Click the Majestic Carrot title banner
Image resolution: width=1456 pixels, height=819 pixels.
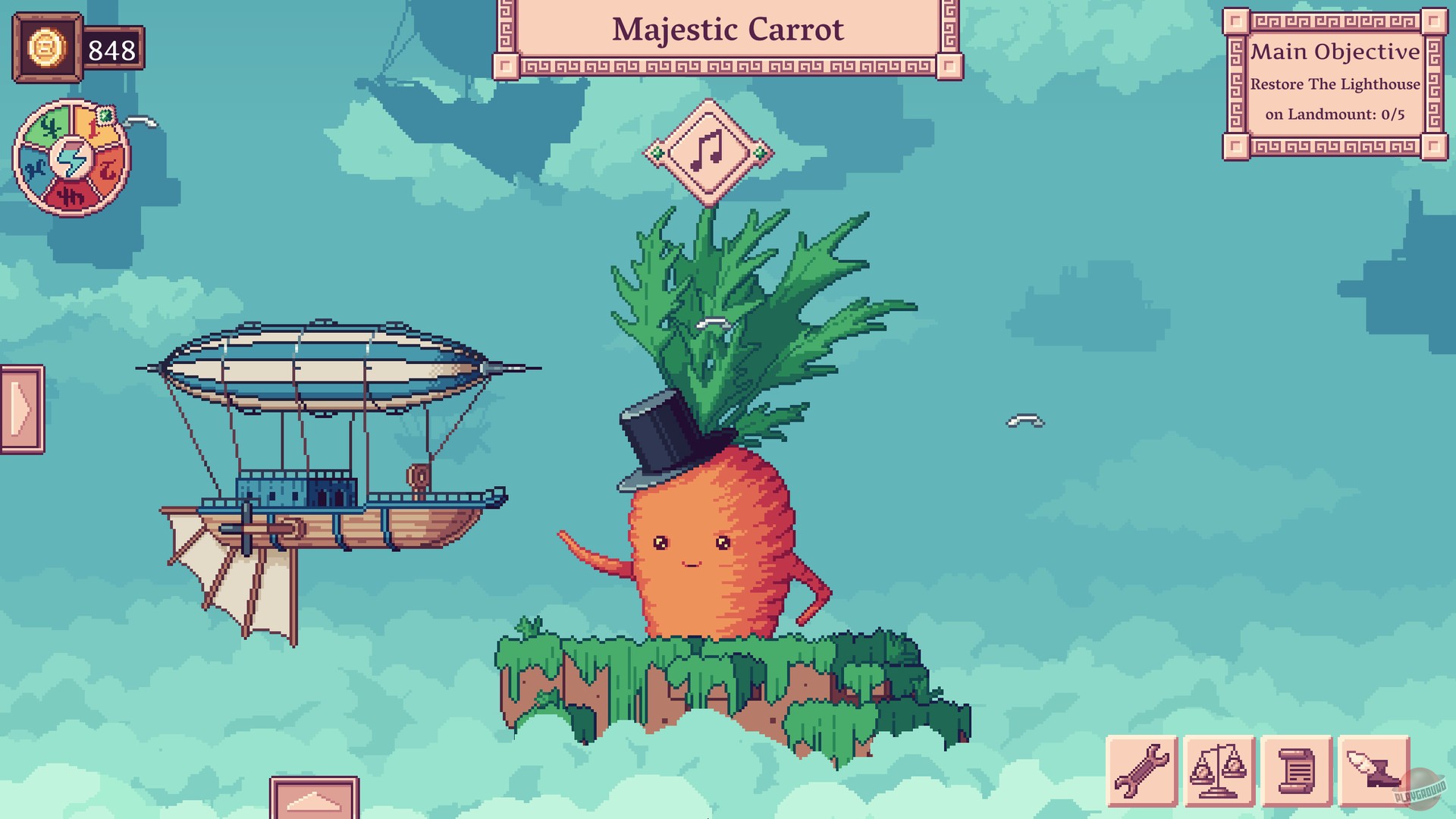coord(728,30)
